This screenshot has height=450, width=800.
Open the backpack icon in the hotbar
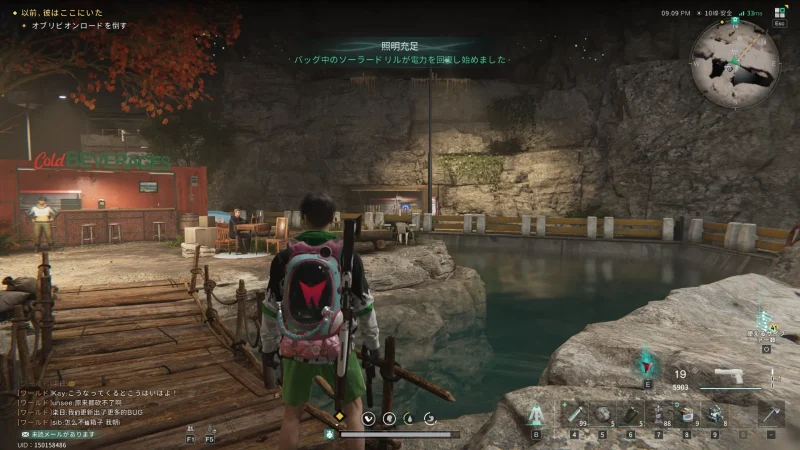[535, 414]
